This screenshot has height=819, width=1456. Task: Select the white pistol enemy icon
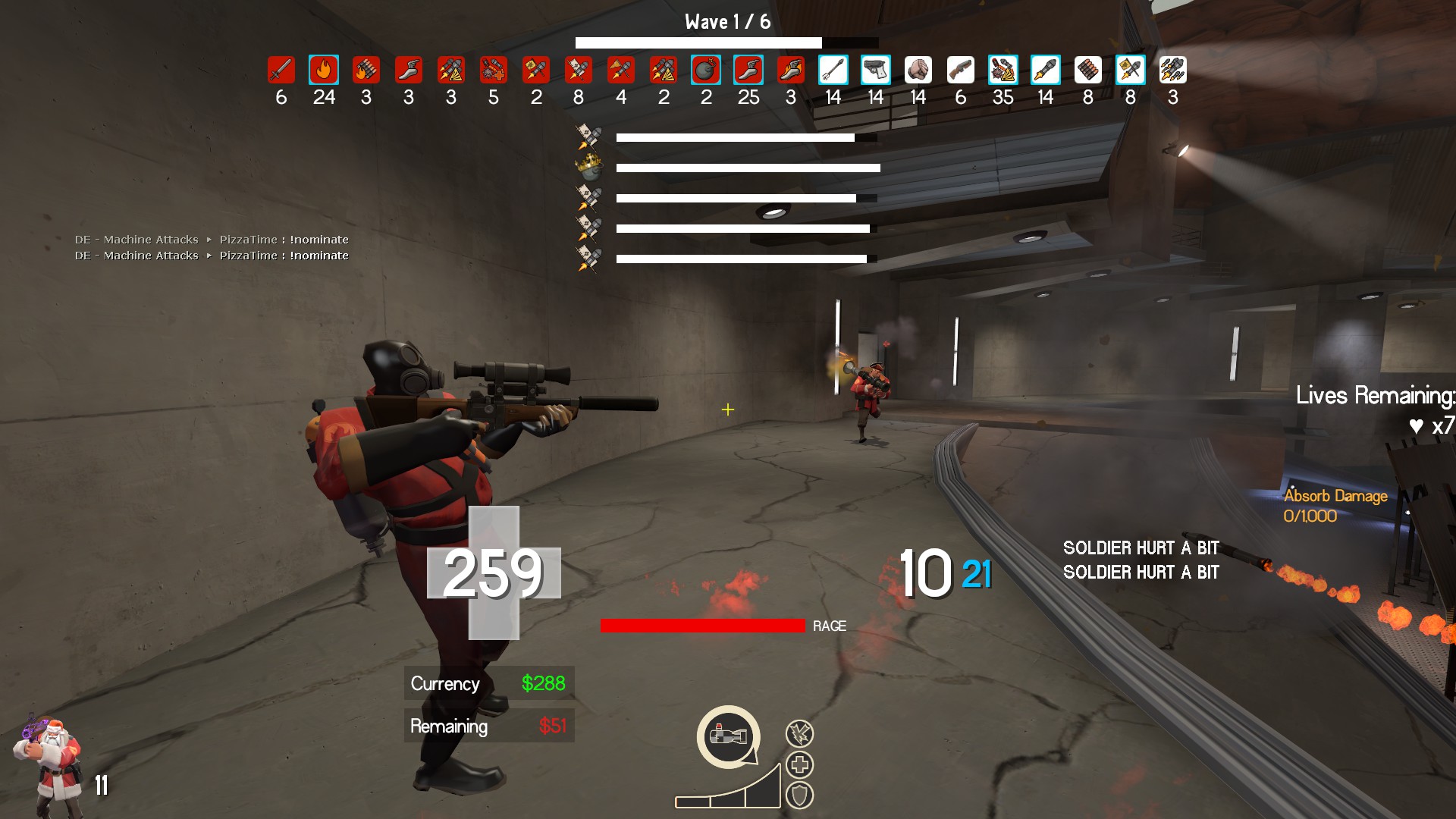coord(876,70)
